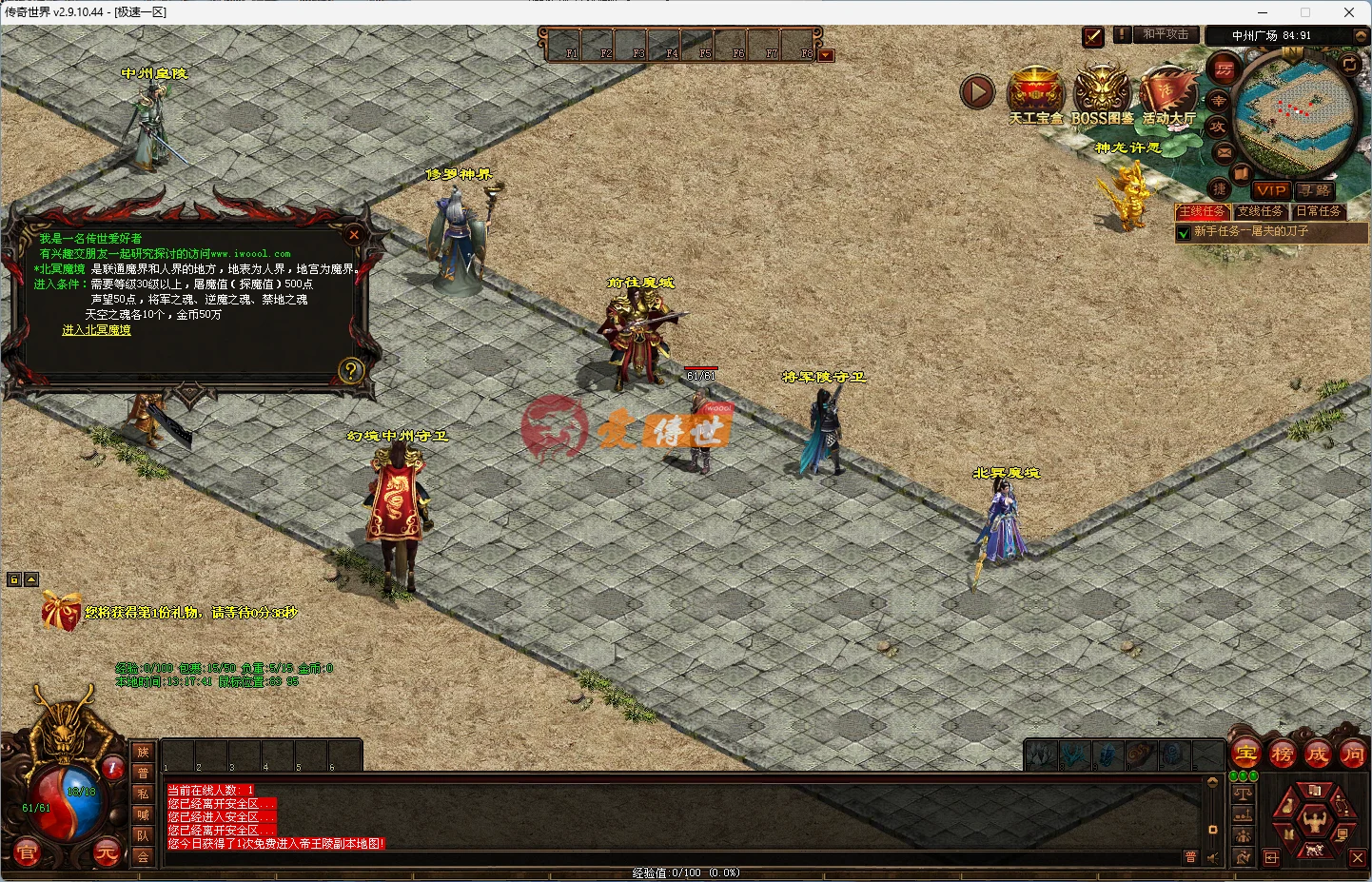Open the red dropdown arrow after the F8 slot
Screen dimensions: 1372x882
pyautogui.click(x=825, y=55)
